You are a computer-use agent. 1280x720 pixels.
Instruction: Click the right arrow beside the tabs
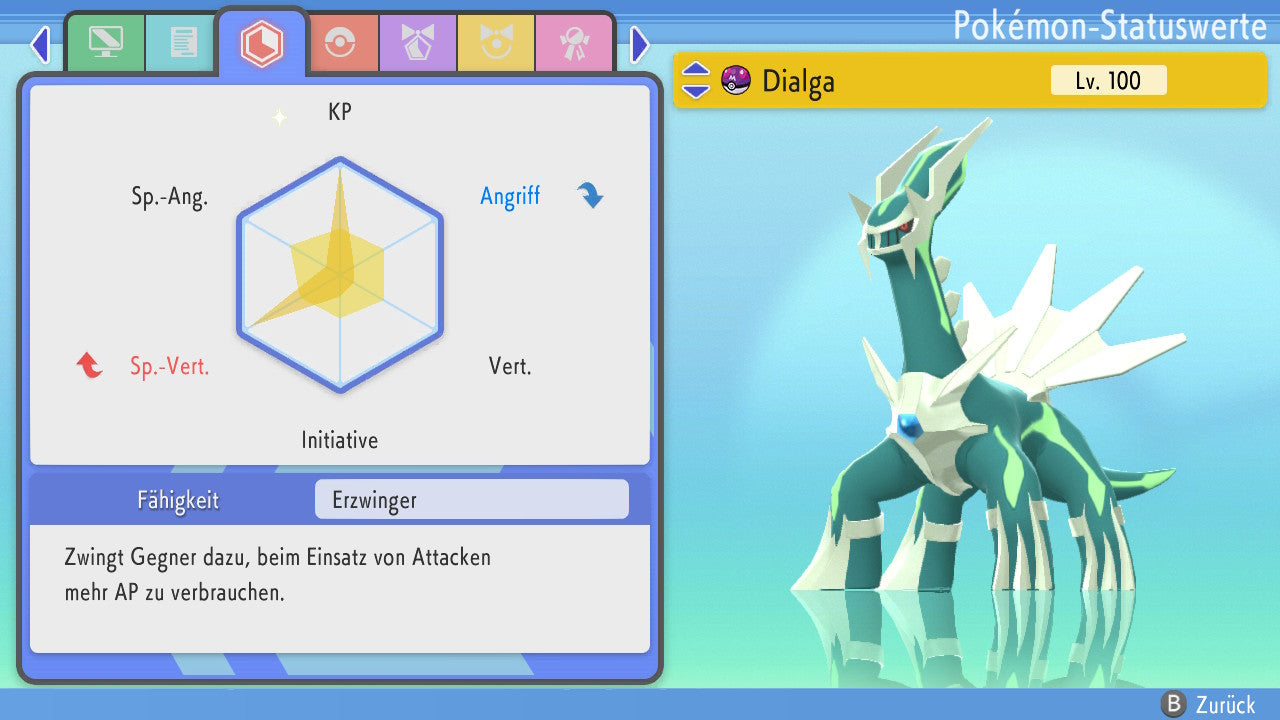pyautogui.click(x=640, y=44)
